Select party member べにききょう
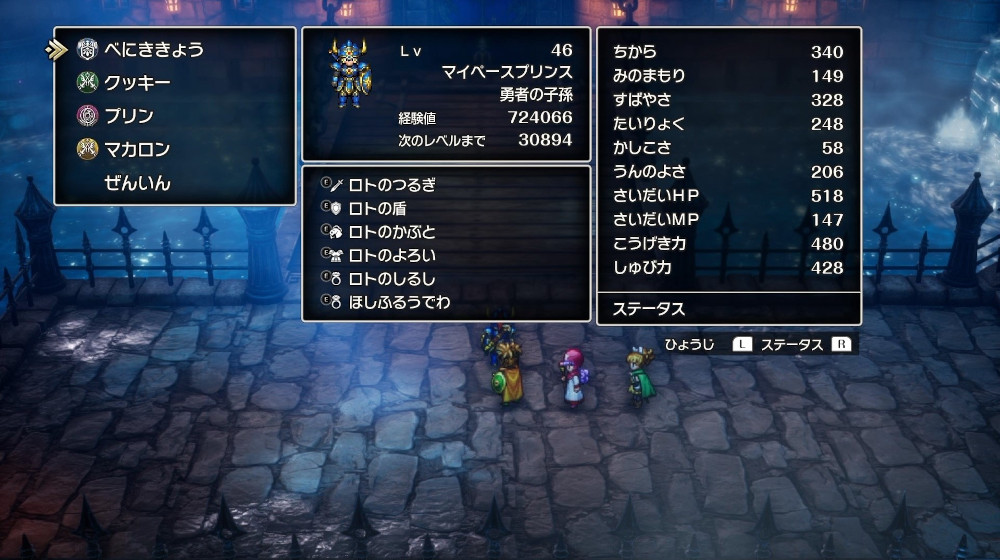 tap(154, 49)
